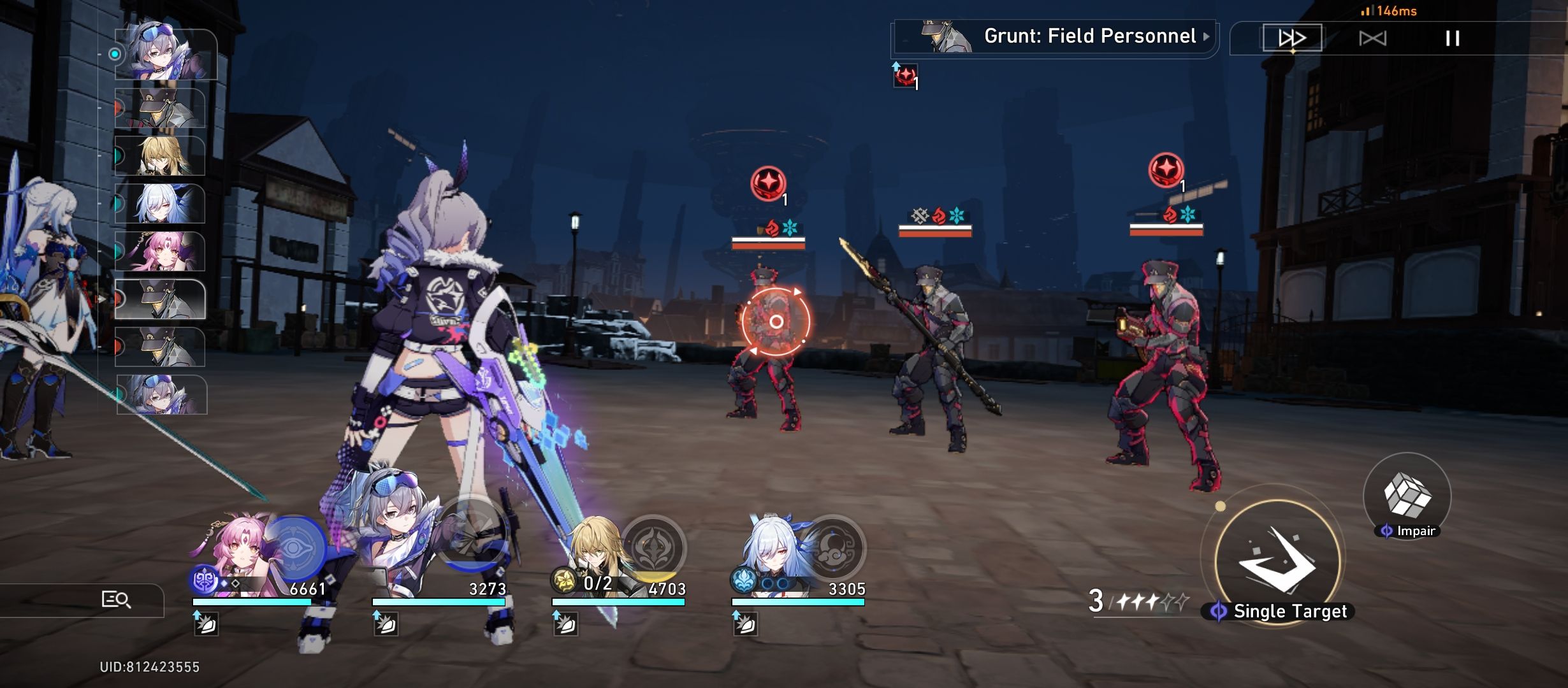1568x688 pixels.
Task: Enable Auto-Battle mode
Action: point(1372,38)
